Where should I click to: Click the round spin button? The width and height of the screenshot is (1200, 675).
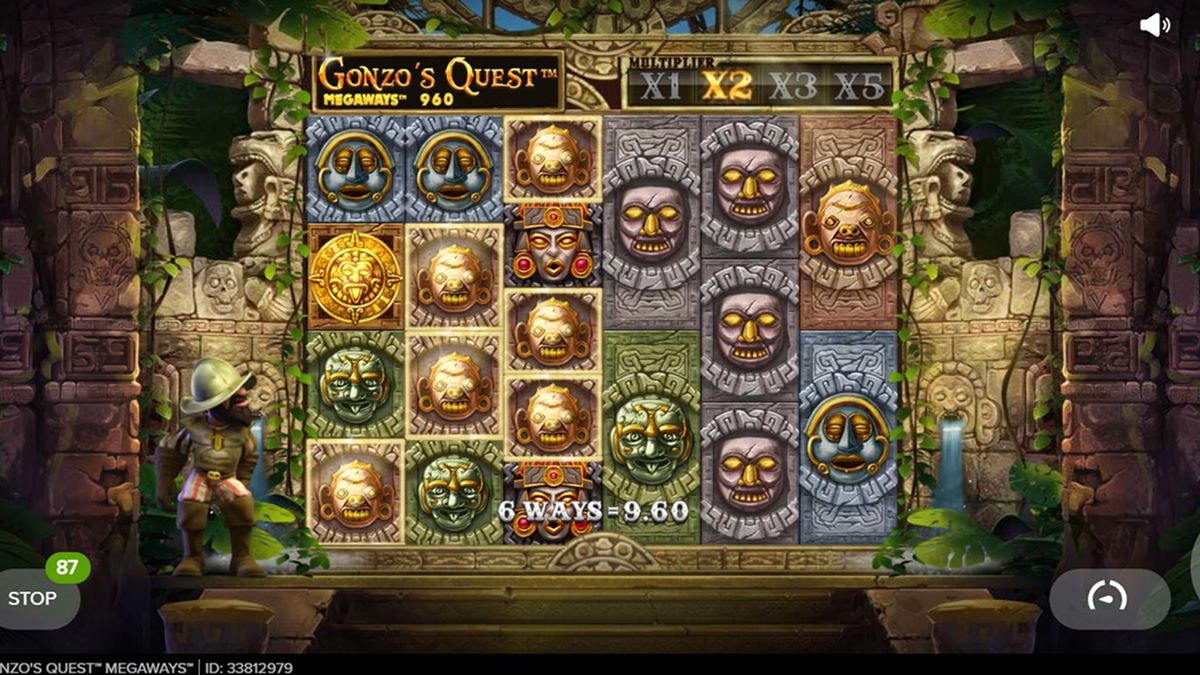click(1107, 597)
